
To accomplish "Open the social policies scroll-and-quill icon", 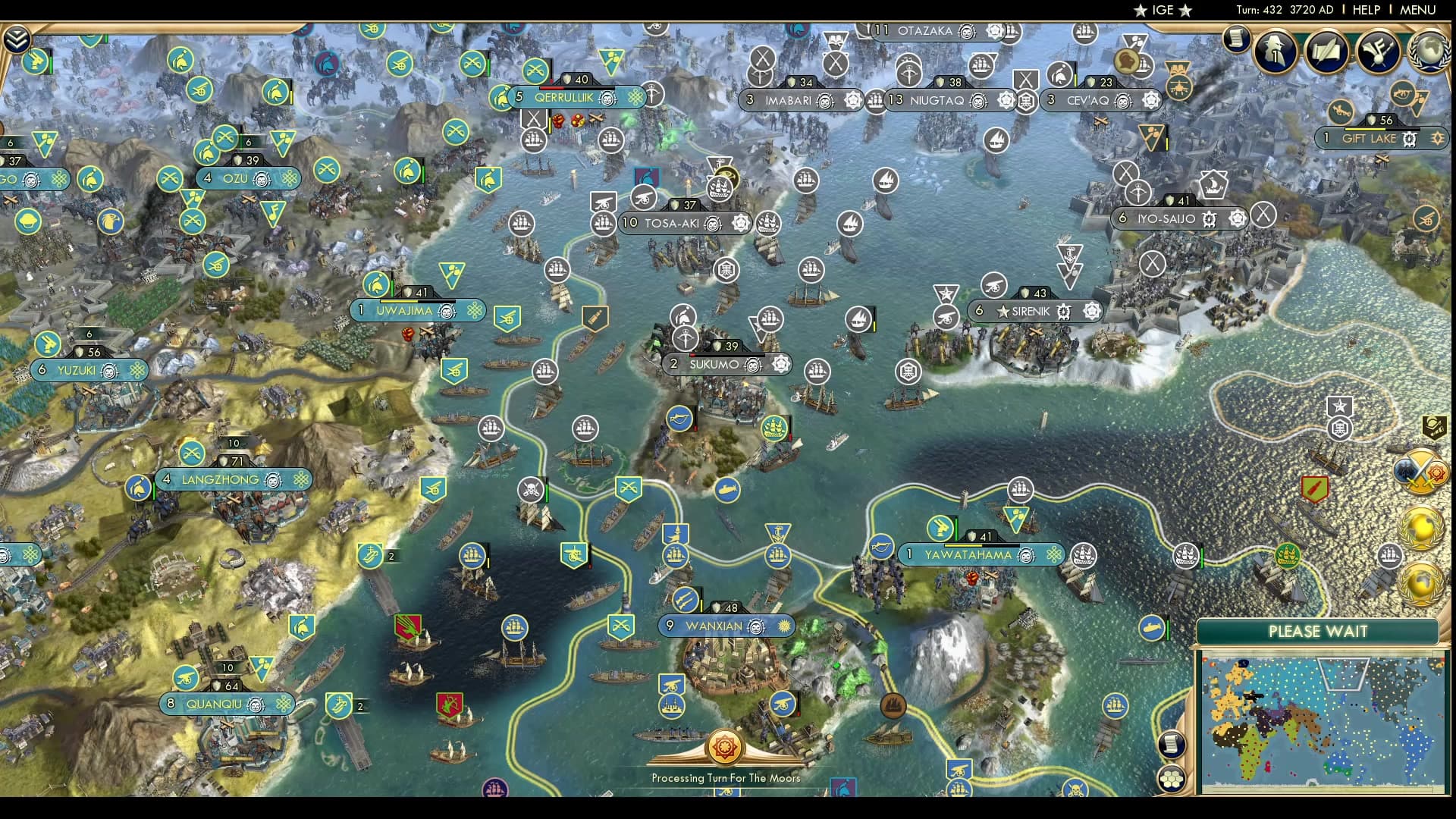I will click(1327, 52).
